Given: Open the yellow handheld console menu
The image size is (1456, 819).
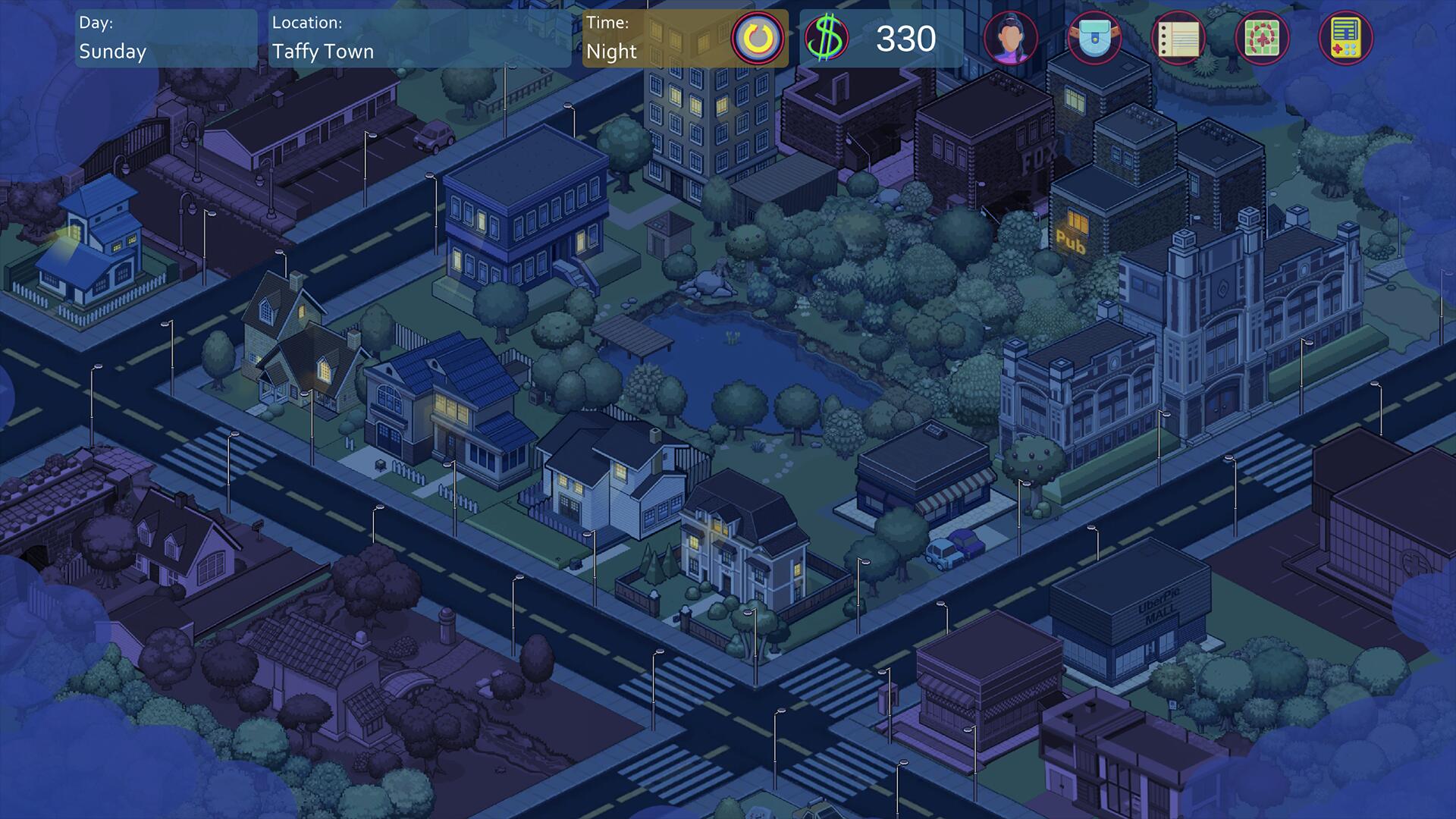Looking at the screenshot, I should (x=1346, y=38).
